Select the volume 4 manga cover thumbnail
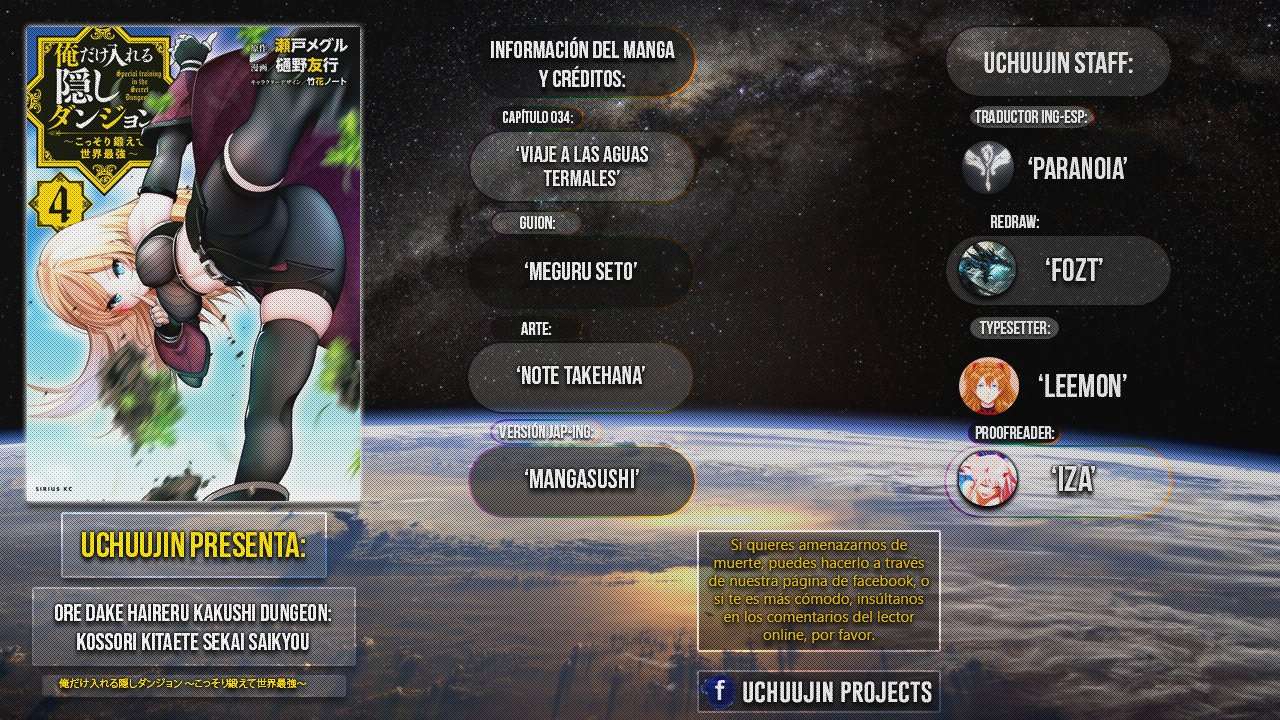 193,264
